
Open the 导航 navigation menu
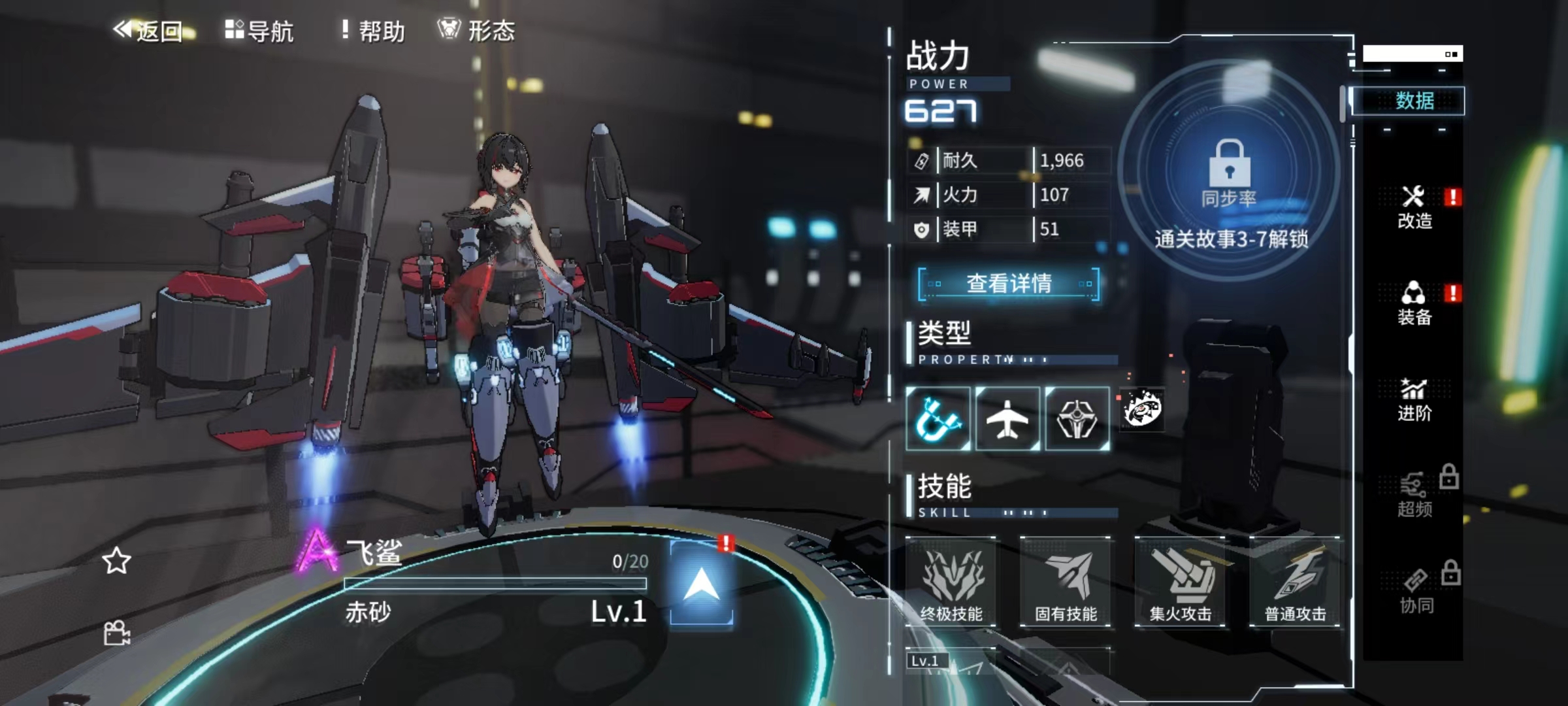tap(260, 31)
